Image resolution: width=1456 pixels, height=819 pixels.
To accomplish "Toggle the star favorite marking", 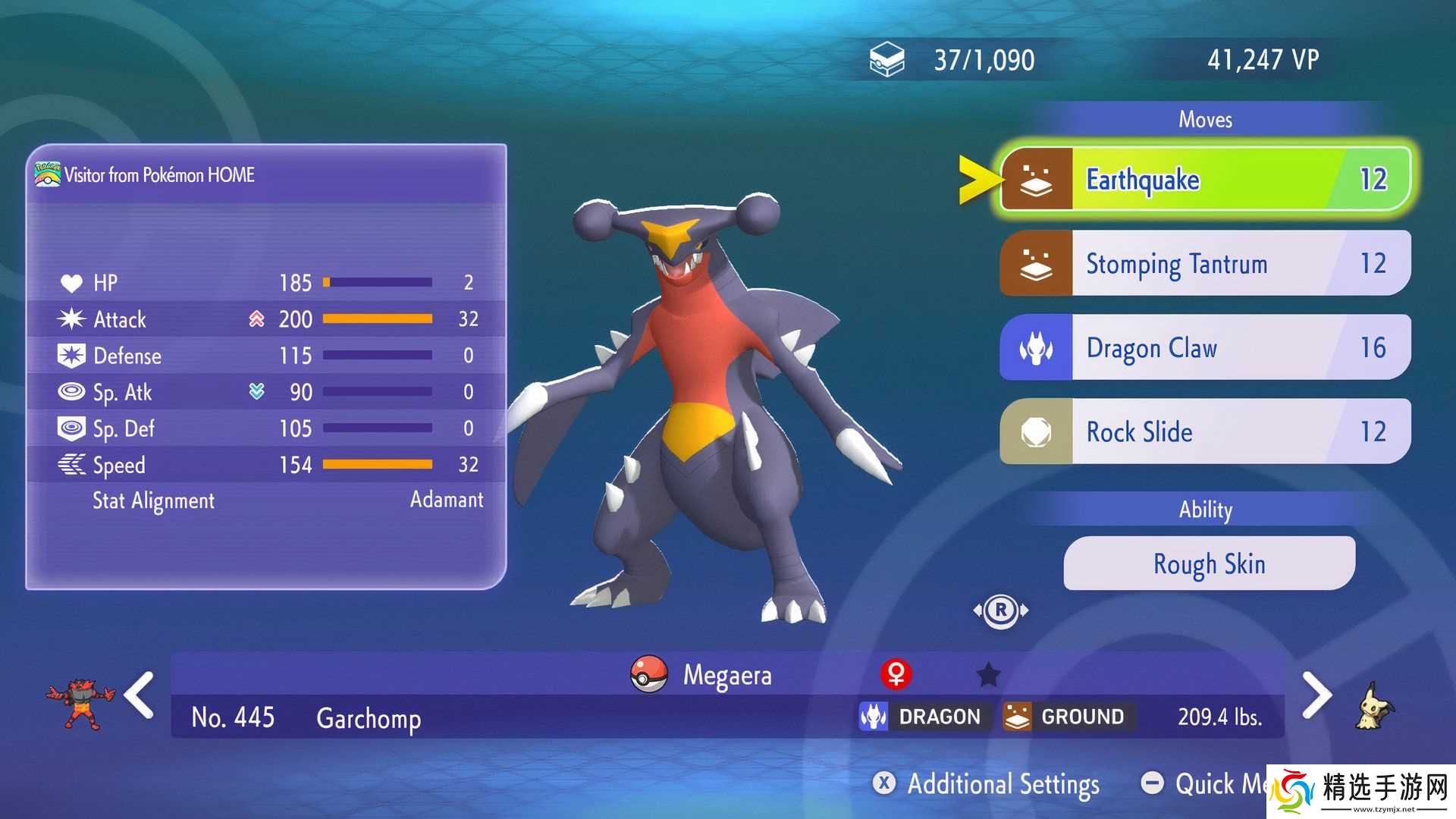I will point(988,674).
